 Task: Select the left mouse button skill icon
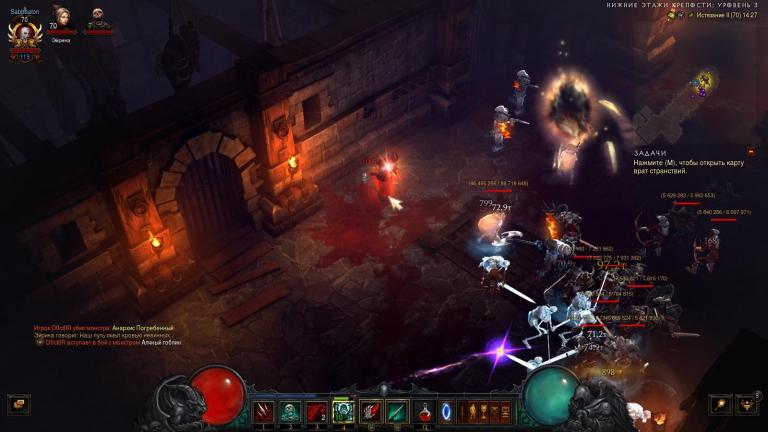(x=371, y=410)
